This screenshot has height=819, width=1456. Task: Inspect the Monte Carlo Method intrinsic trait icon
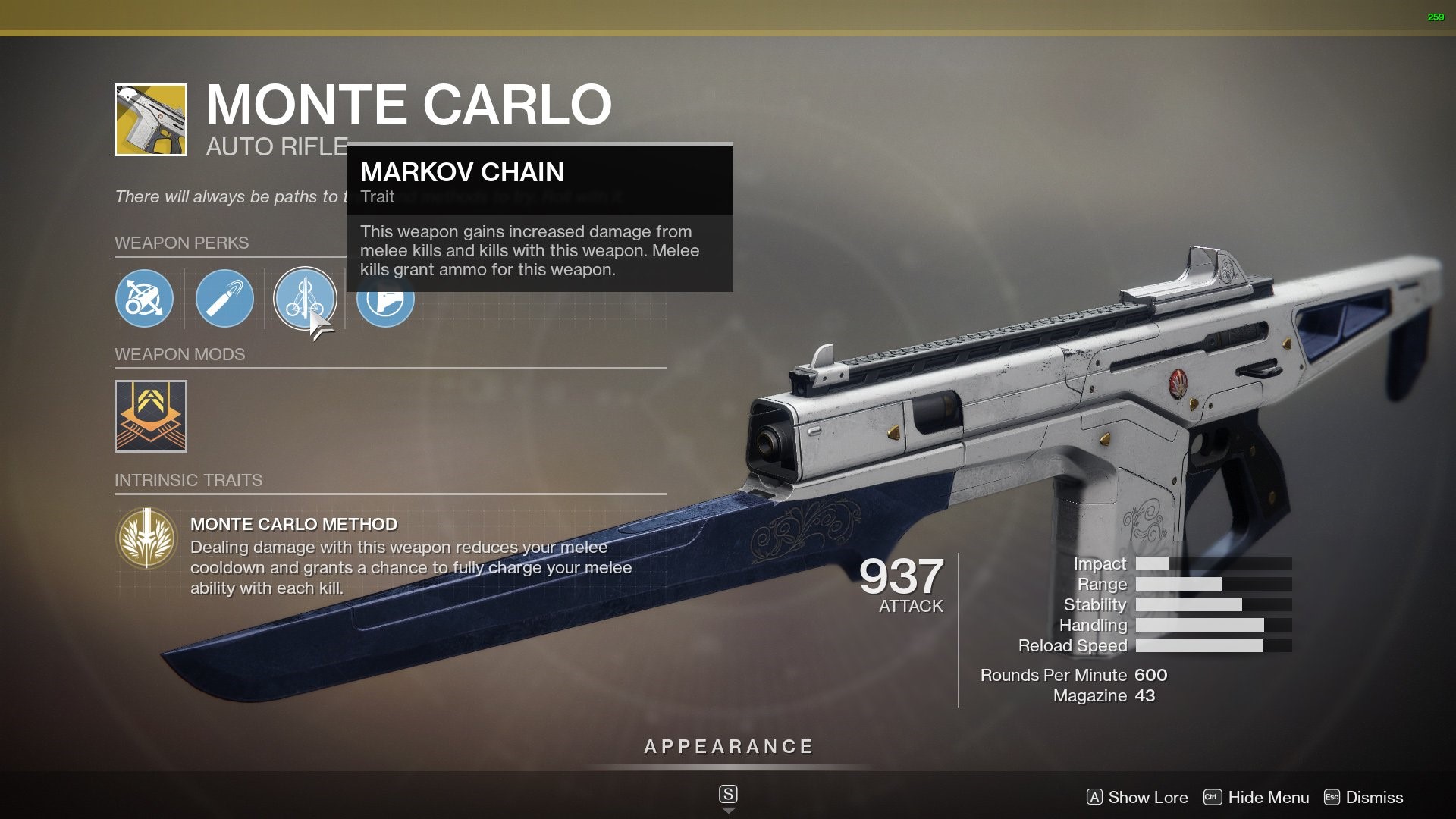click(146, 538)
